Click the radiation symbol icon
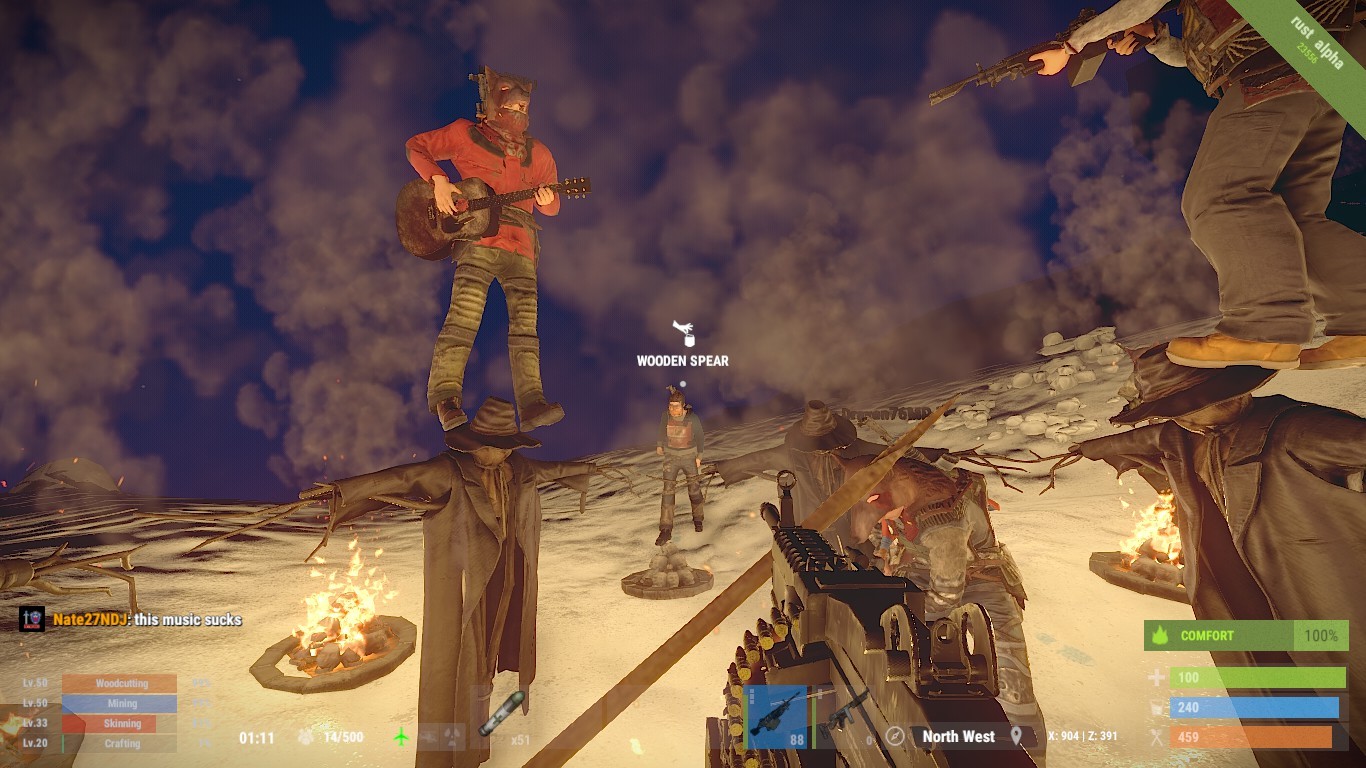 pyautogui.click(x=454, y=737)
